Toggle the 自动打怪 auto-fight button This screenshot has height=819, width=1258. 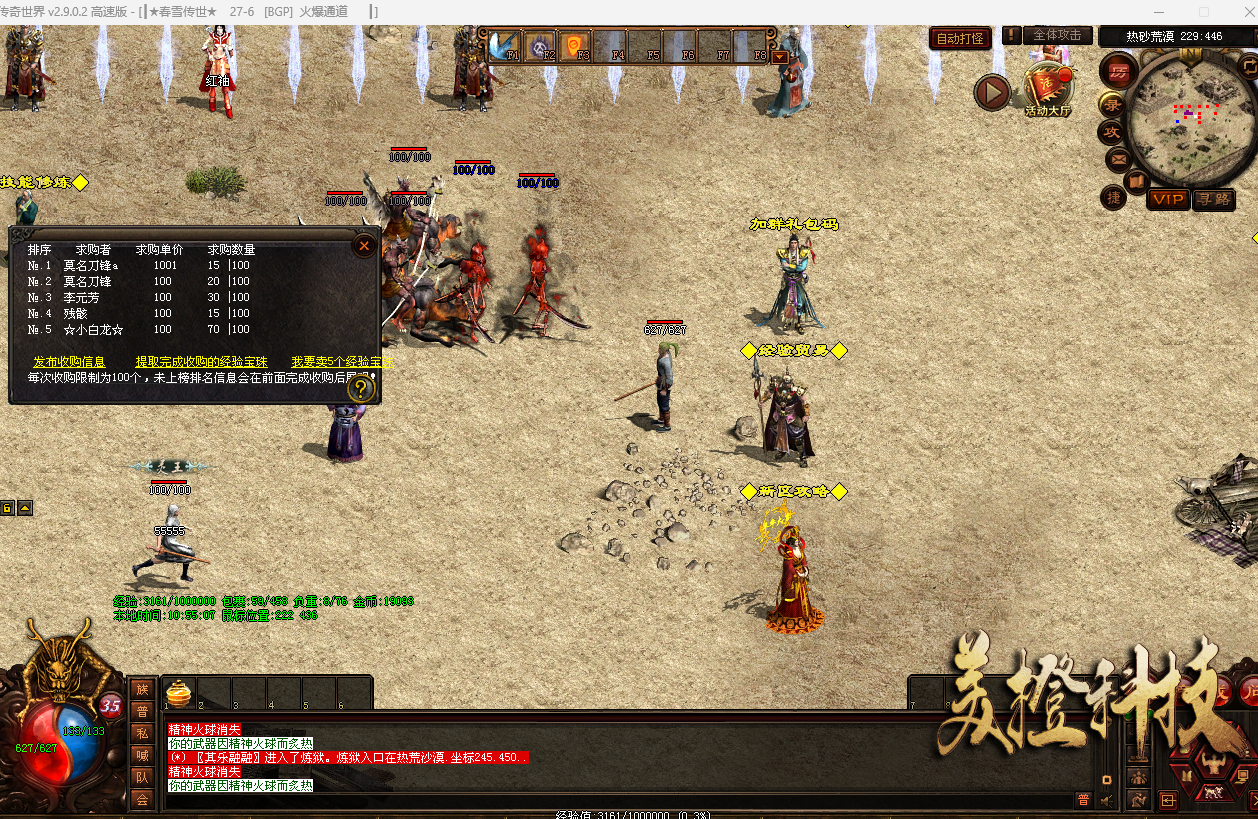(960, 39)
